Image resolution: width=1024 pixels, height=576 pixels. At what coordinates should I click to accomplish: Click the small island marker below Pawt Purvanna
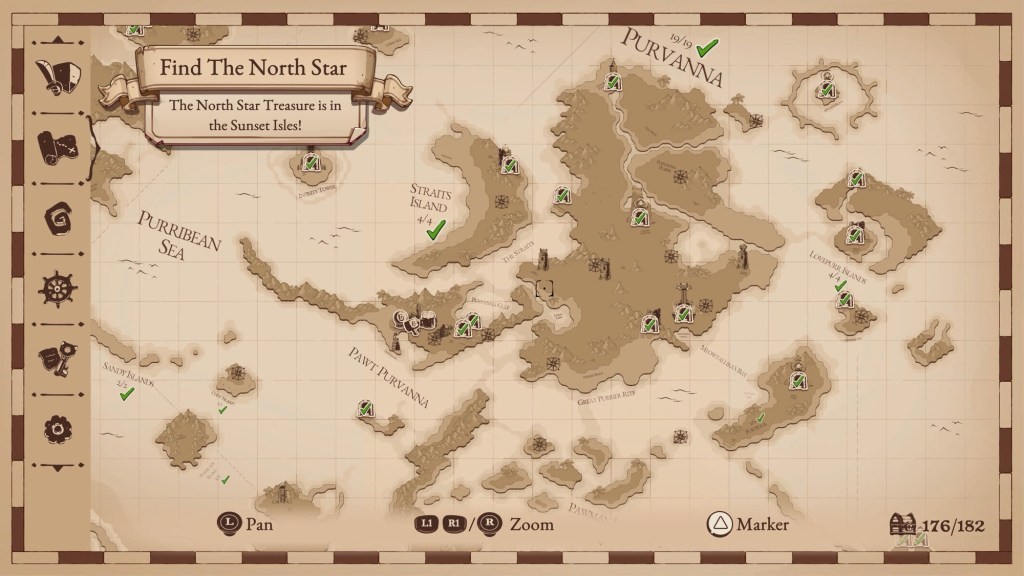367,407
